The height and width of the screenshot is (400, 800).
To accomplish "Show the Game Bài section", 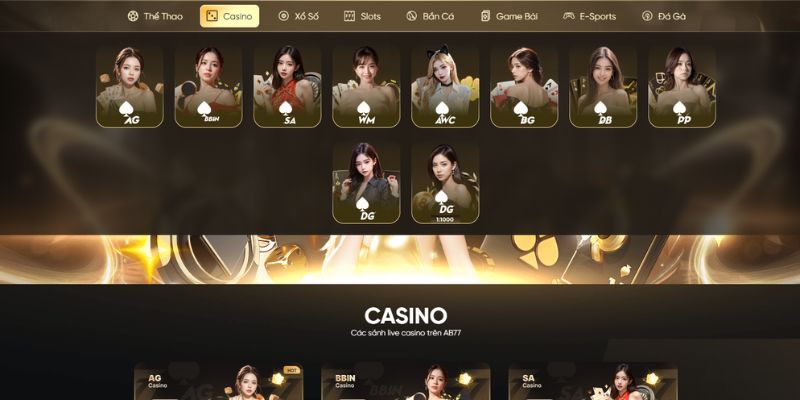I will 509,16.
